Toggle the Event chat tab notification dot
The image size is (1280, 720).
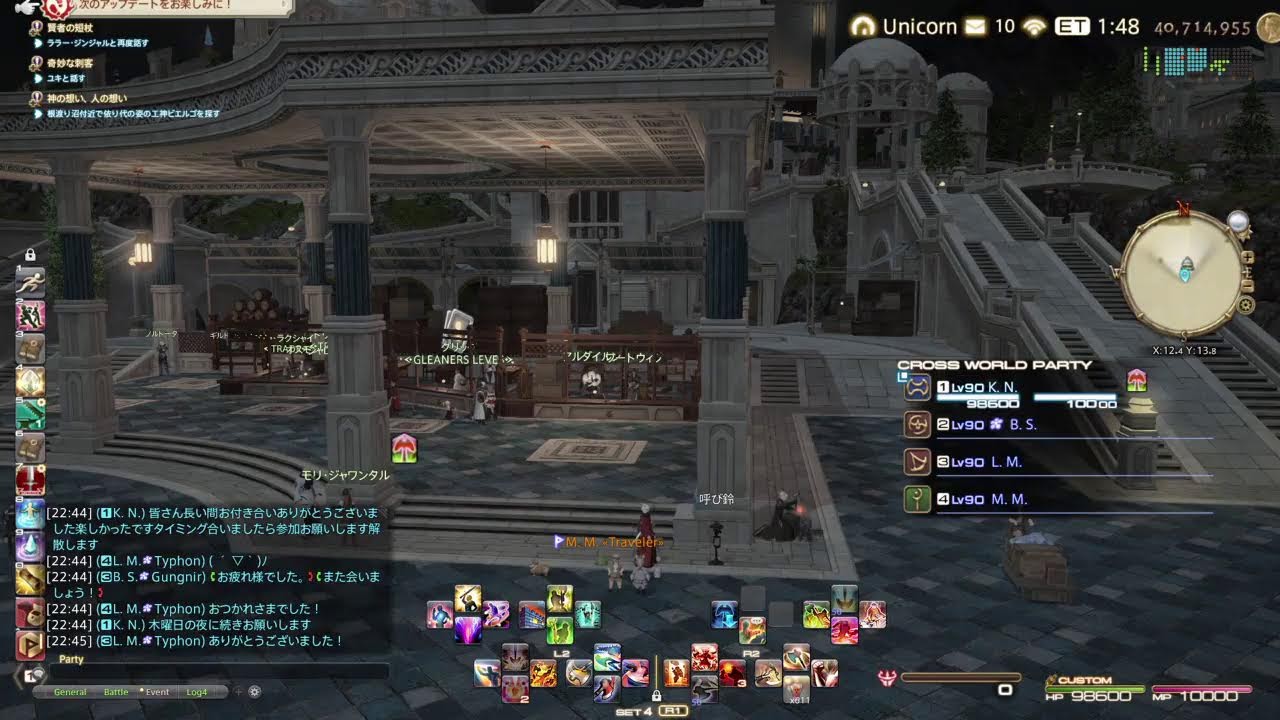pos(142,690)
